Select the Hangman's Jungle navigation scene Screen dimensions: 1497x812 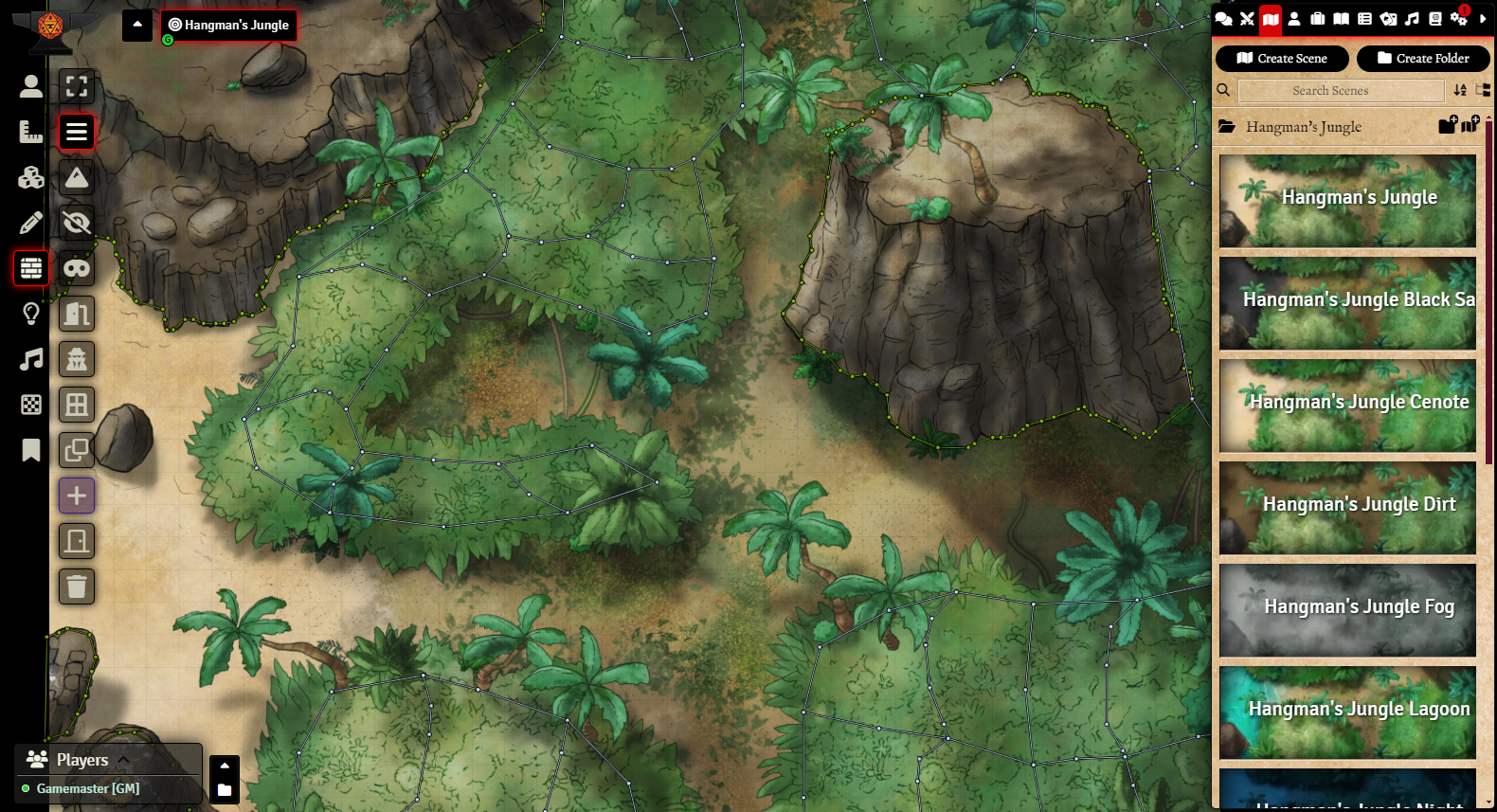pyautogui.click(x=228, y=26)
